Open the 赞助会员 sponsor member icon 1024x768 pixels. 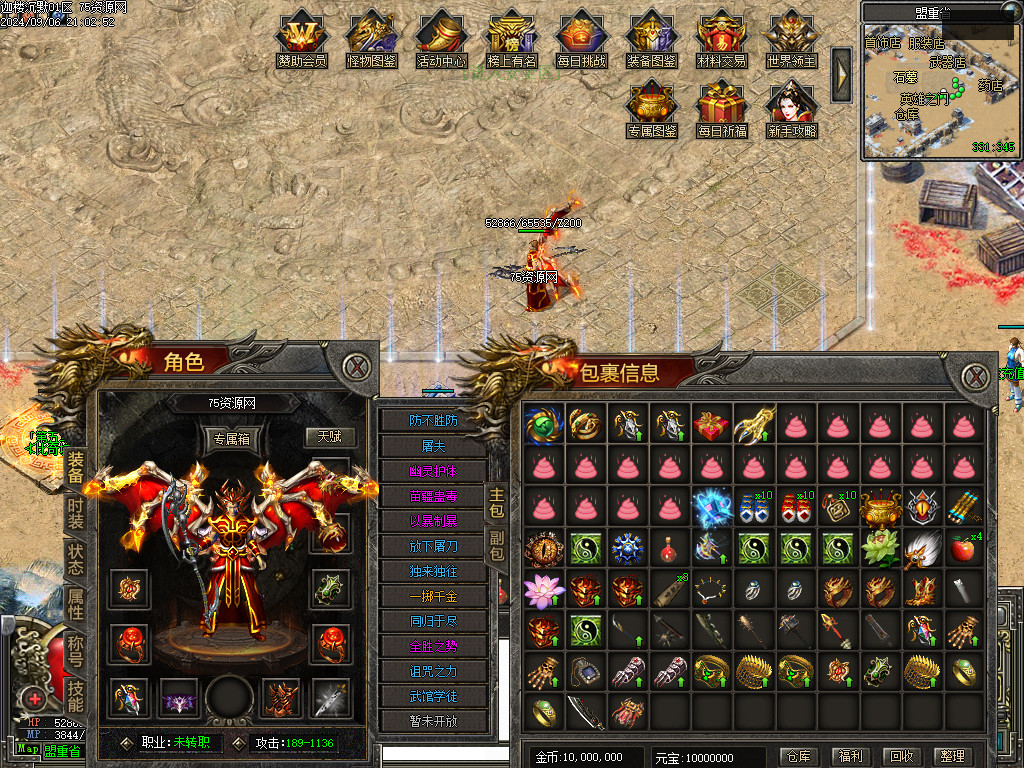pyautogui.click(x=302, y=38)
